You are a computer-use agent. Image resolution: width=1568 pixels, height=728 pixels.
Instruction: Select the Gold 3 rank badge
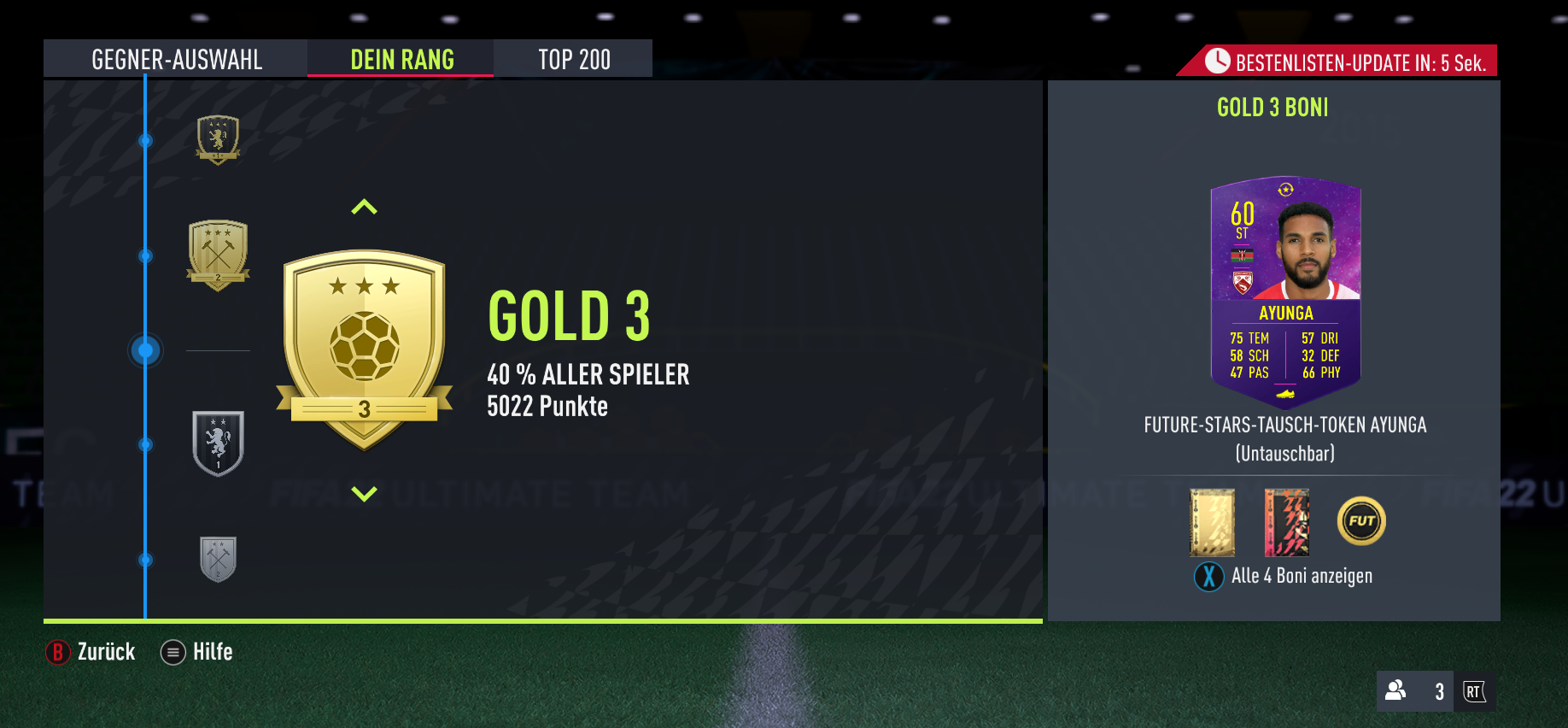coord(365,349)
